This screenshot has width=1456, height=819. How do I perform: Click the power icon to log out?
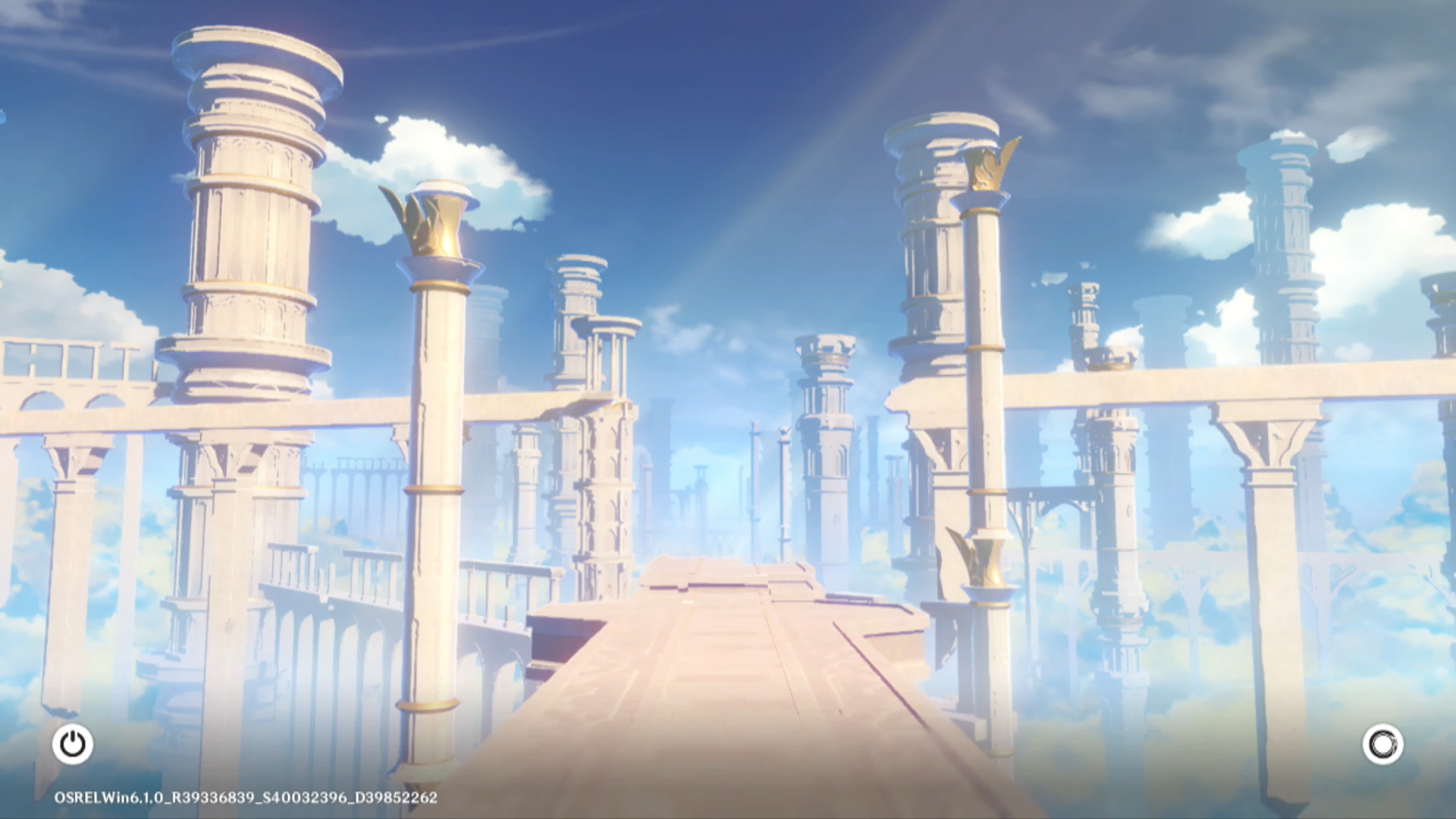[73, 744]
